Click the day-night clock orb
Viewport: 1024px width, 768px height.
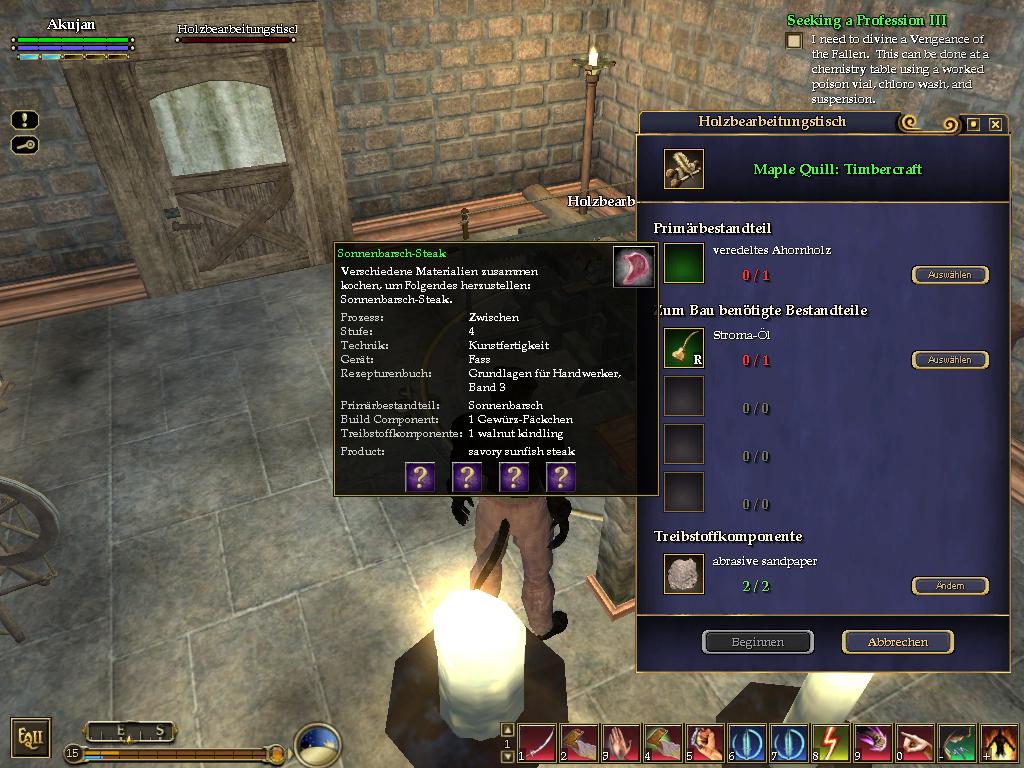click(318, 745)
